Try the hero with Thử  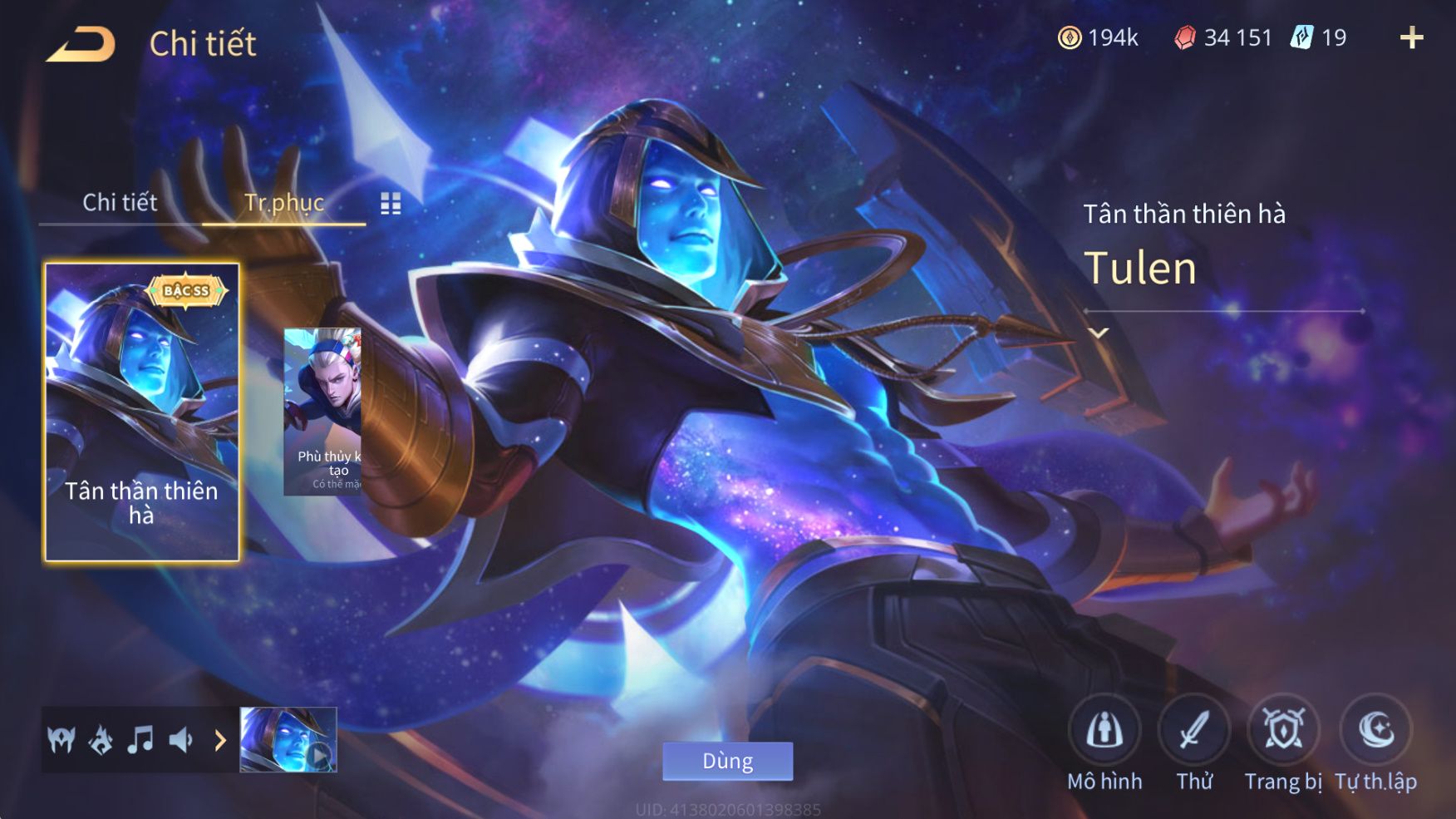click(x=1194, y=730)
